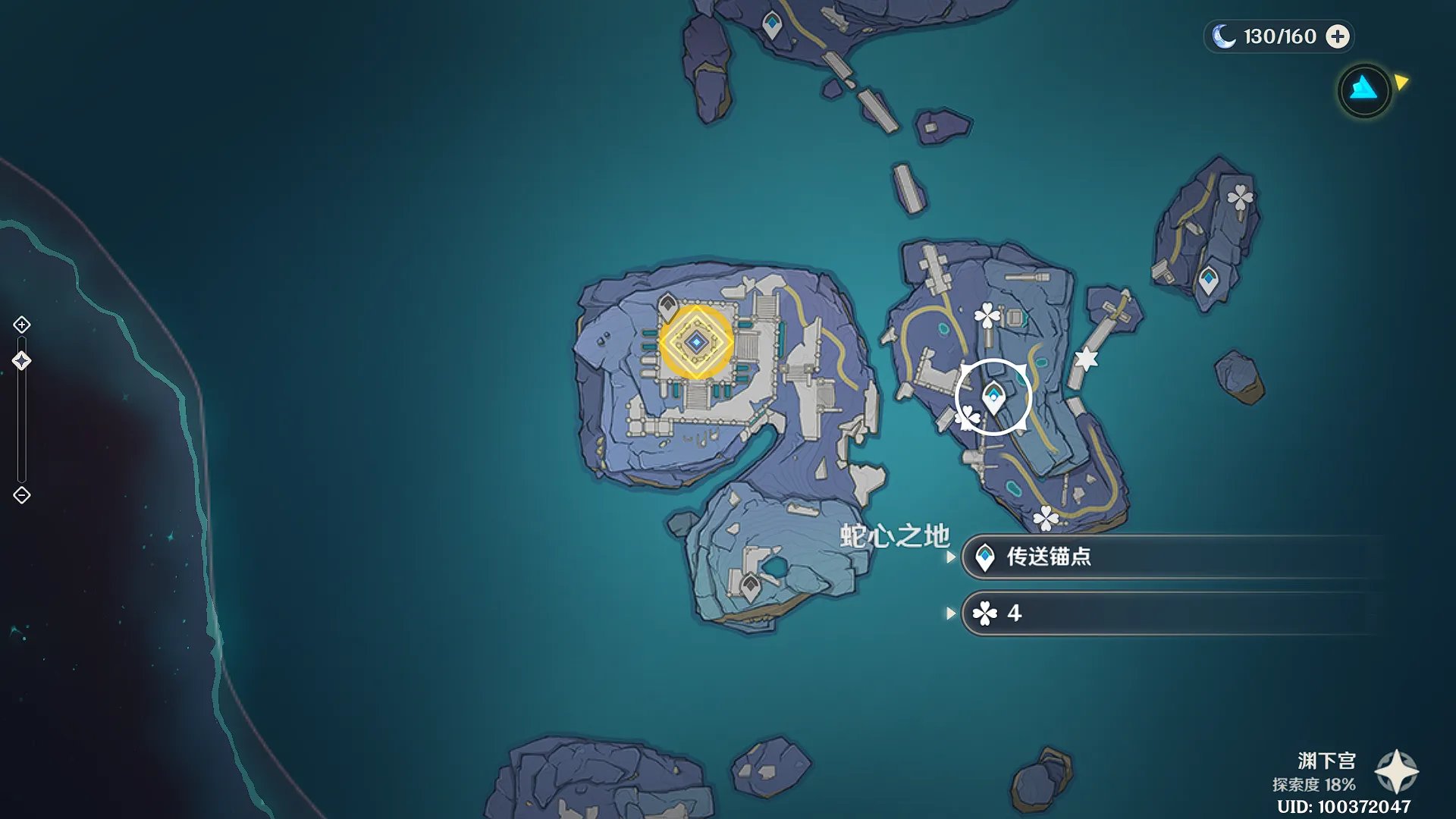
Task: Select the teleport waypoint on the far-right island
Action: 1208,280
